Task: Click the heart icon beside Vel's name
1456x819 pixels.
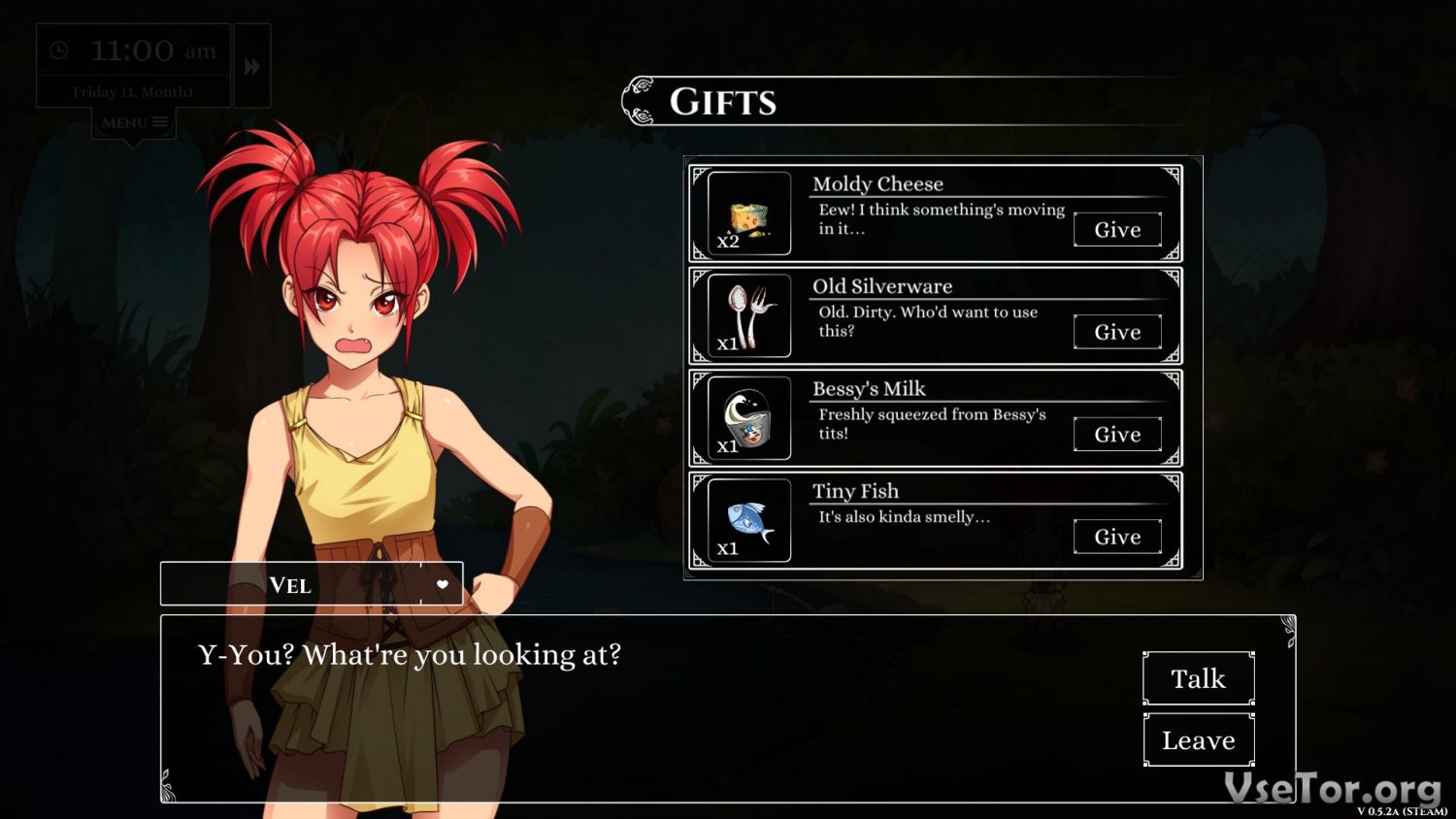Action: (x=443, y=584)
